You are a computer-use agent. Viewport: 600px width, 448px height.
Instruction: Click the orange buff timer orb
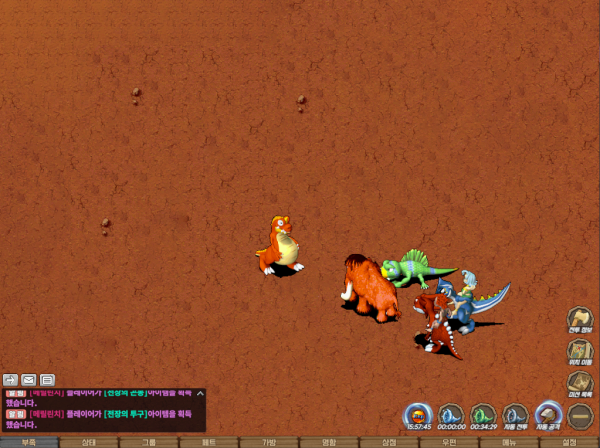point(418,414)
